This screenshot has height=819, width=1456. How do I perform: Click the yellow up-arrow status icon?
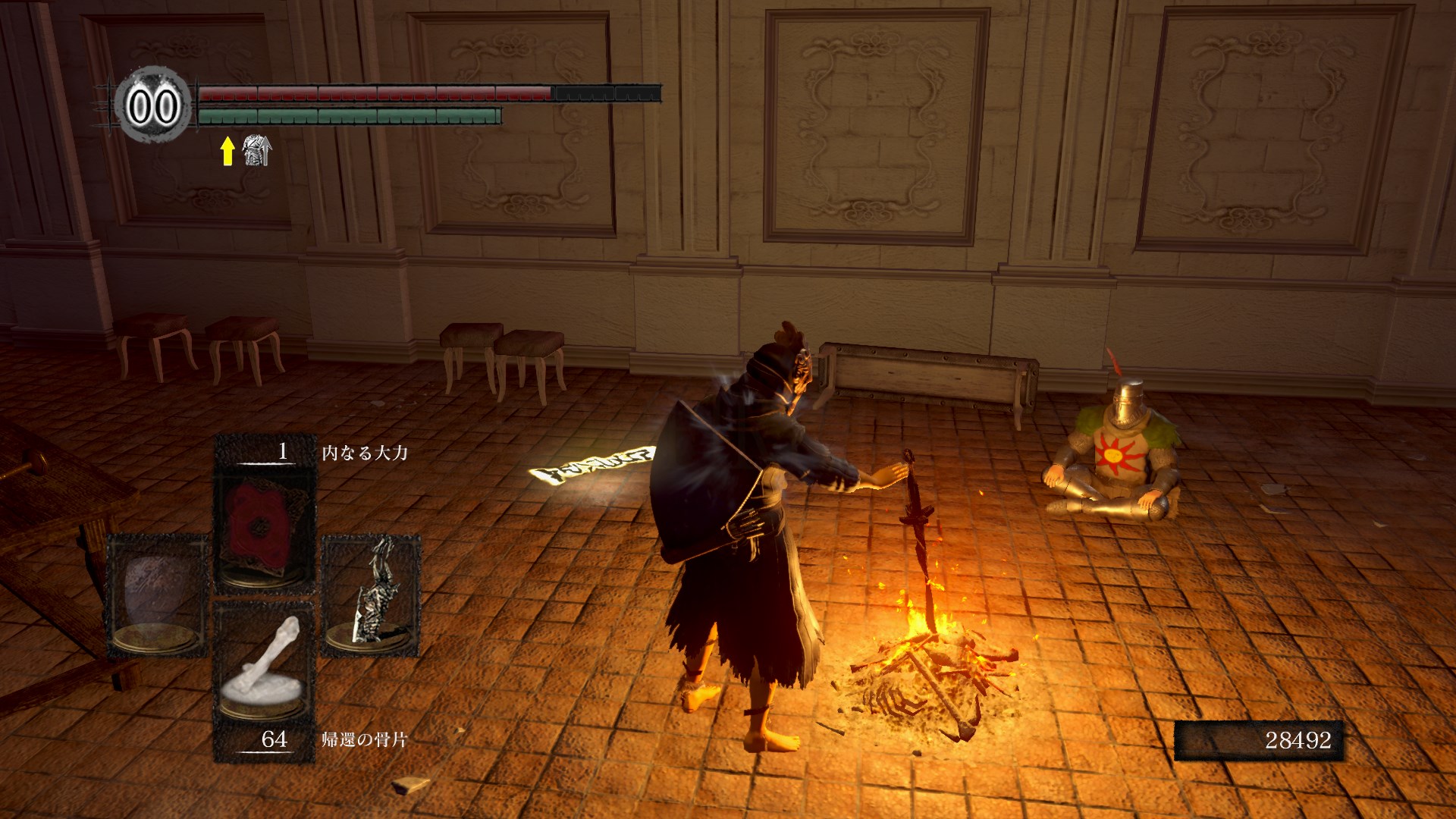pos(227,150)
